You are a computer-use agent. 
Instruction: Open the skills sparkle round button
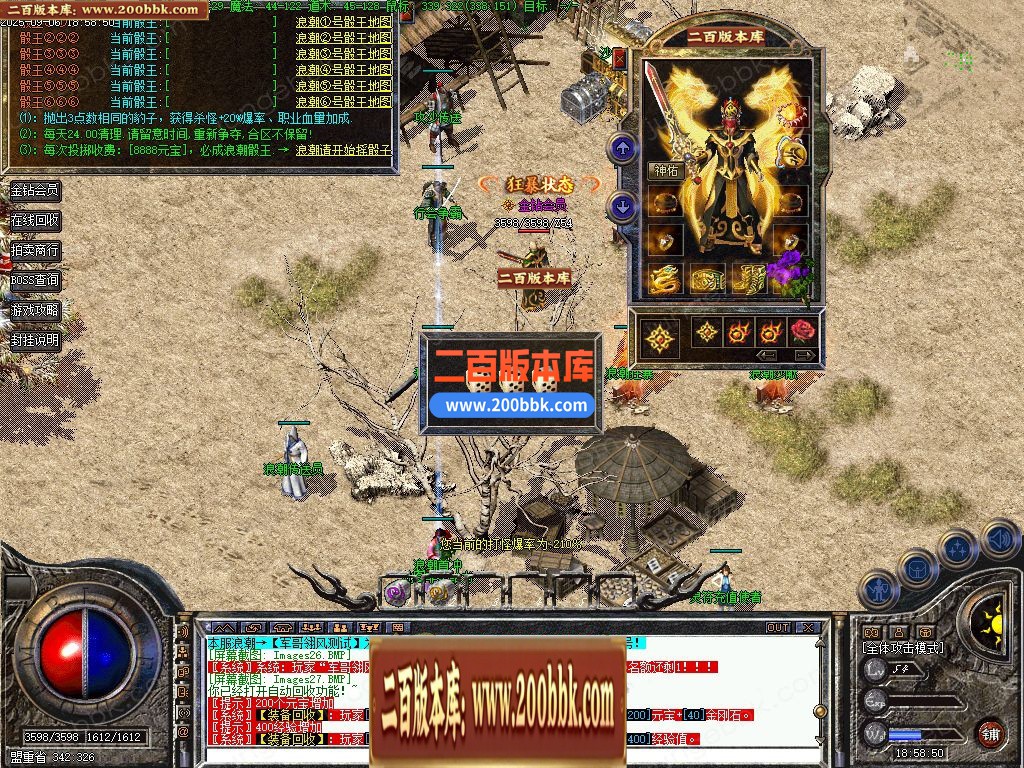pyautogui.click(x=957, y=549)
